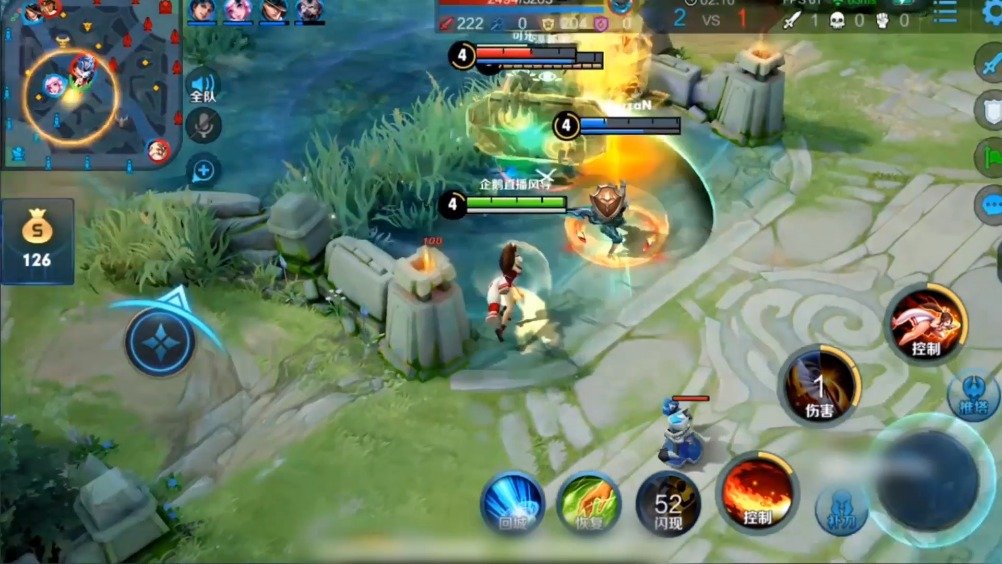Open the shop via the gold bag
Image resolution: width=1002 pixels, height=564 pixels.
click(37, 240)
